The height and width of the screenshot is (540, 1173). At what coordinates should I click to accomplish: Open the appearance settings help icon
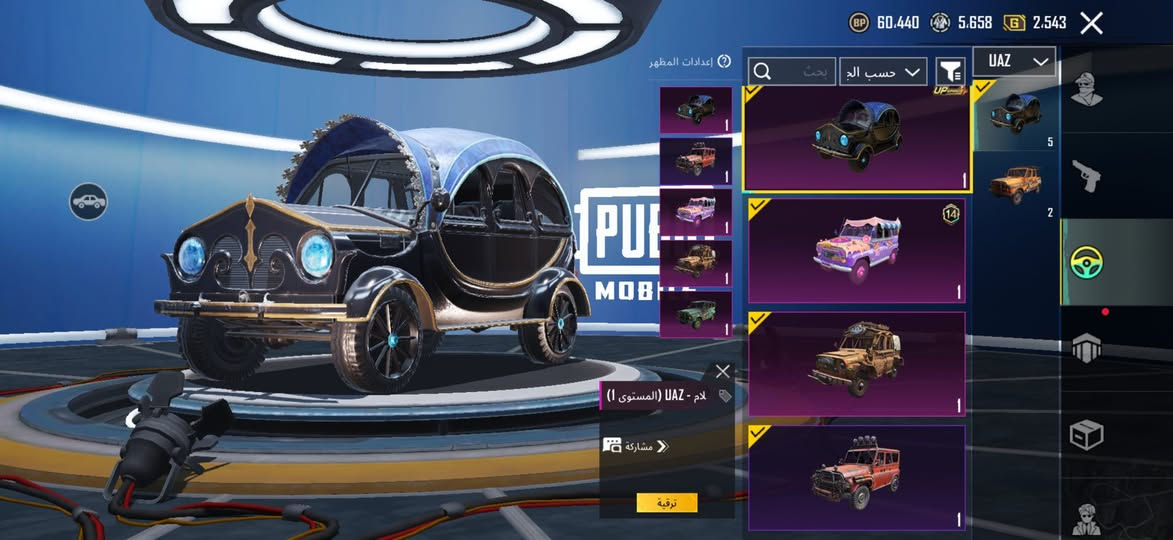point(724,62)
